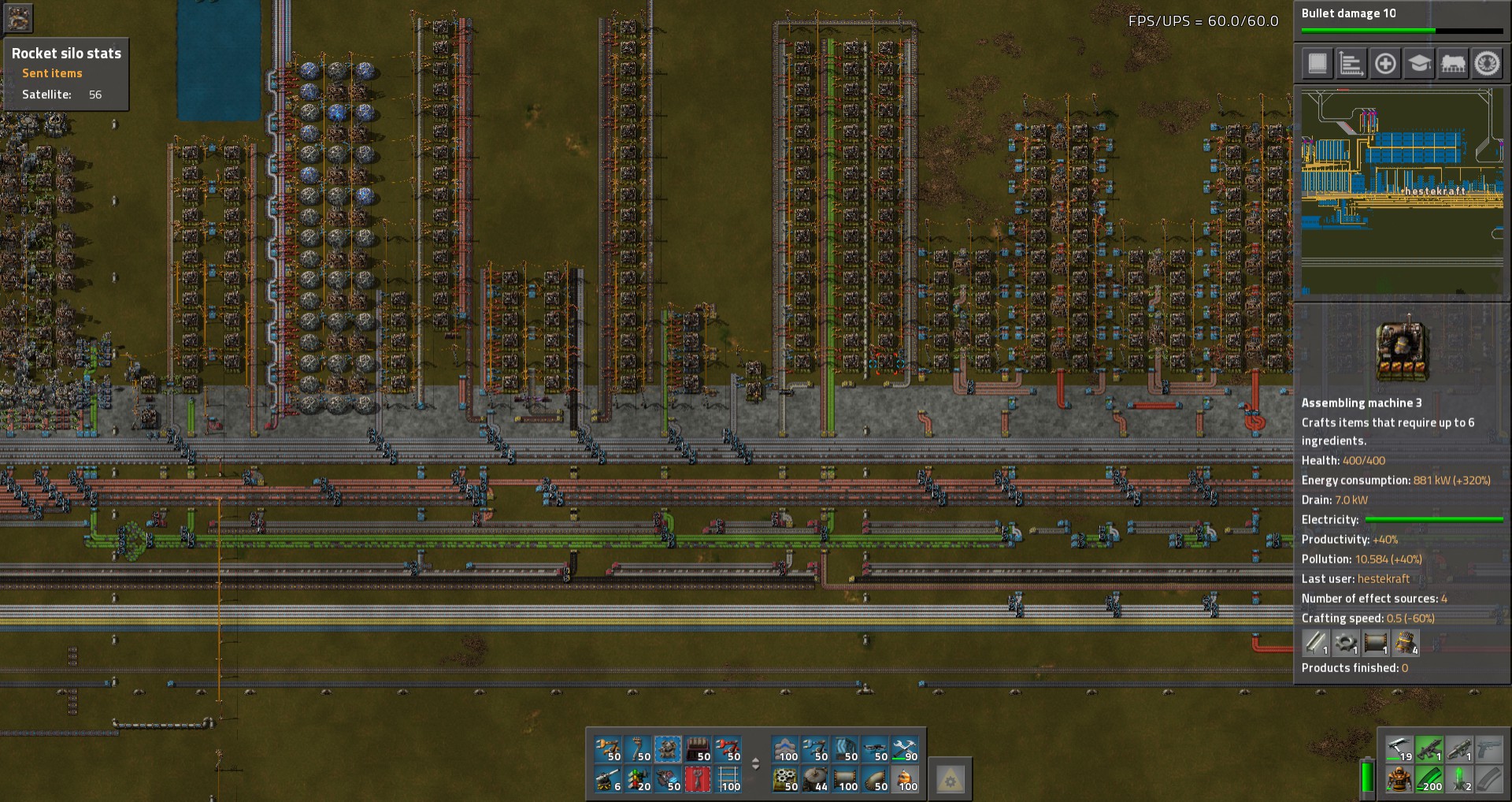Image resolution: width=1512 pixels, height=802 pixels.
Task: Click the circled plus bonuses button
Action: click(x=1385, y=64)
